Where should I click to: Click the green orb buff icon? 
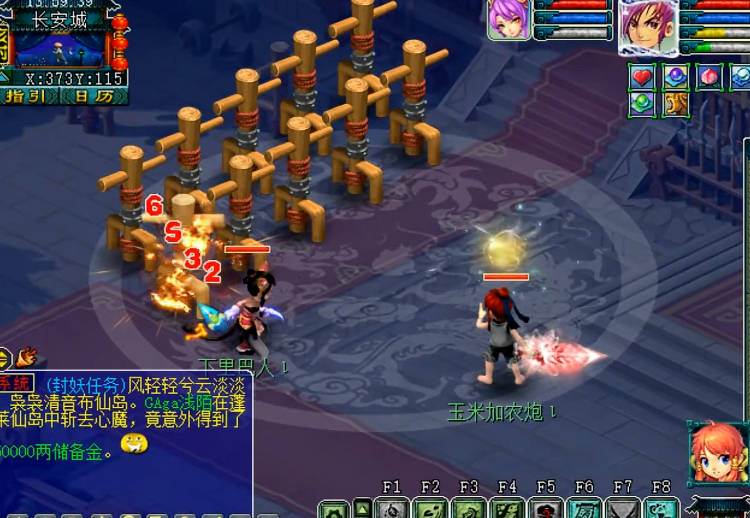(642, 103)
